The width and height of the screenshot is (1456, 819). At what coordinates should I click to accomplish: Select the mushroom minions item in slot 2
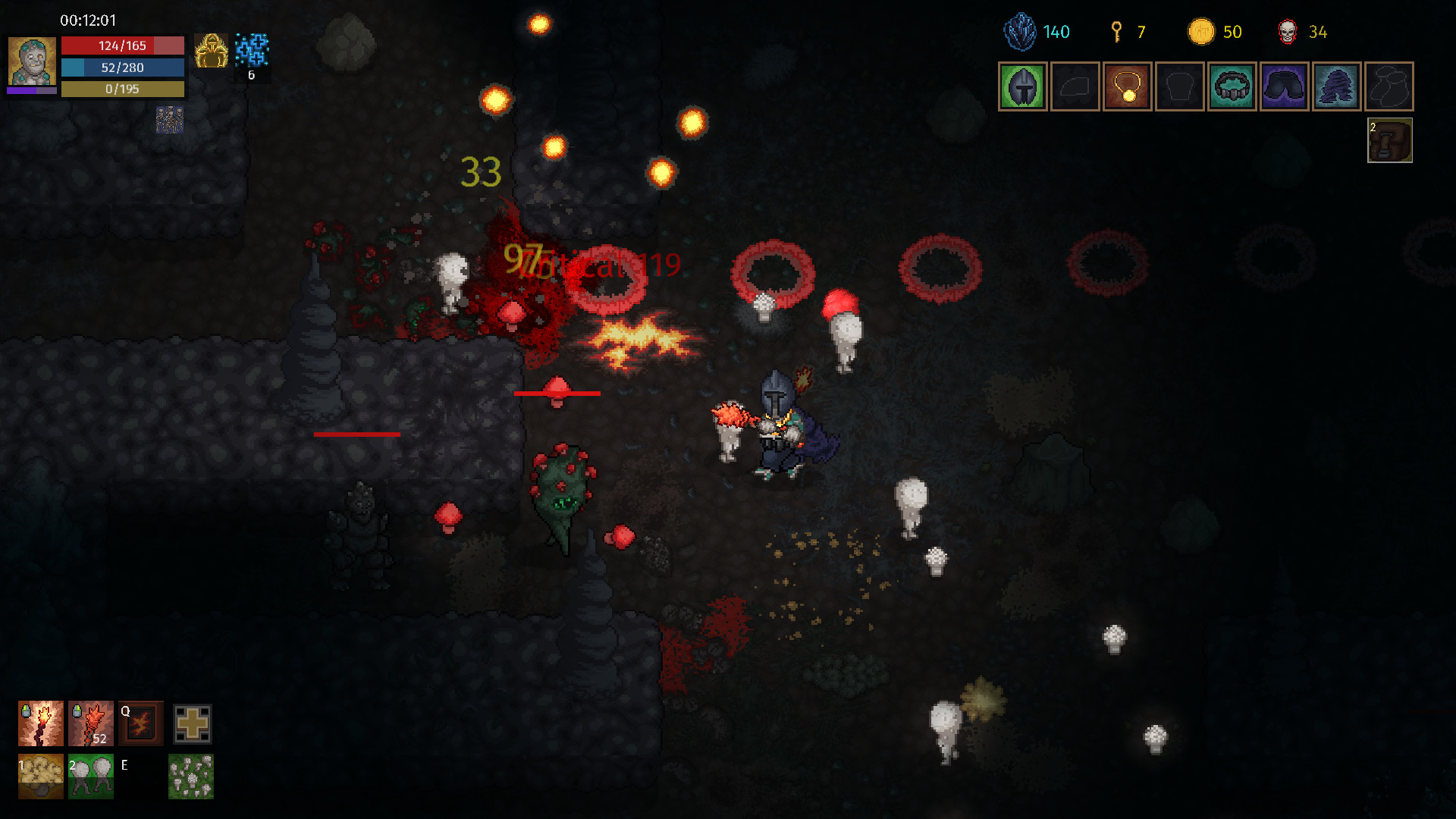click(90, 776)
